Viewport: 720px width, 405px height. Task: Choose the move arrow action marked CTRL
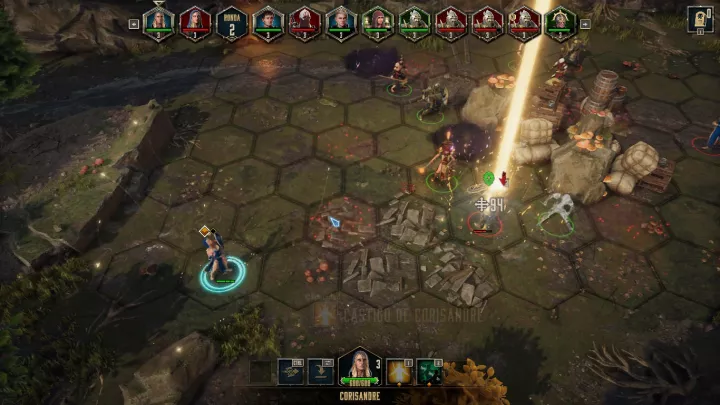click(x=290, y=372)
